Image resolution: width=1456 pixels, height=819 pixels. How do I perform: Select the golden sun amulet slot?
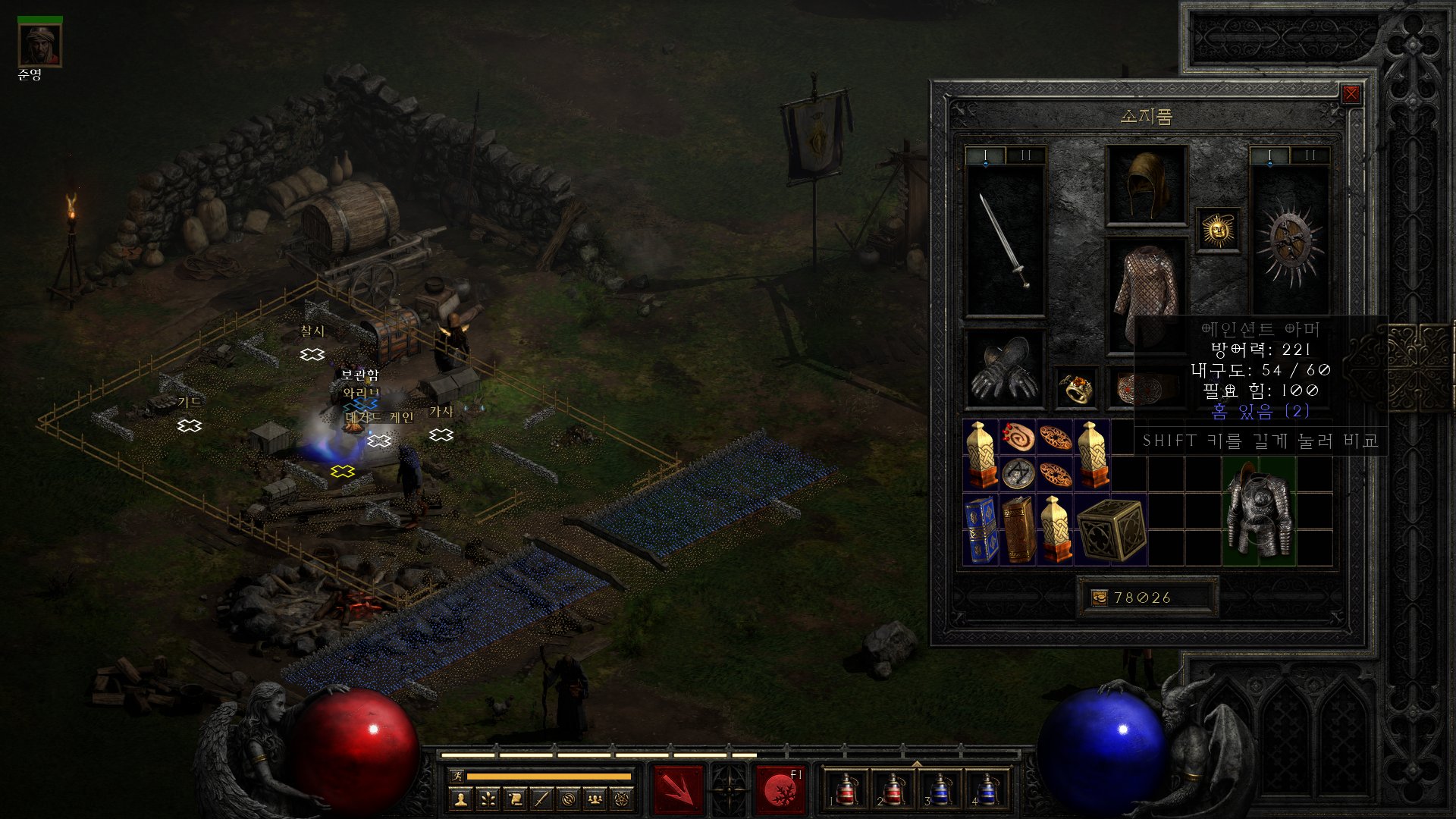(x=1218, y=230)
